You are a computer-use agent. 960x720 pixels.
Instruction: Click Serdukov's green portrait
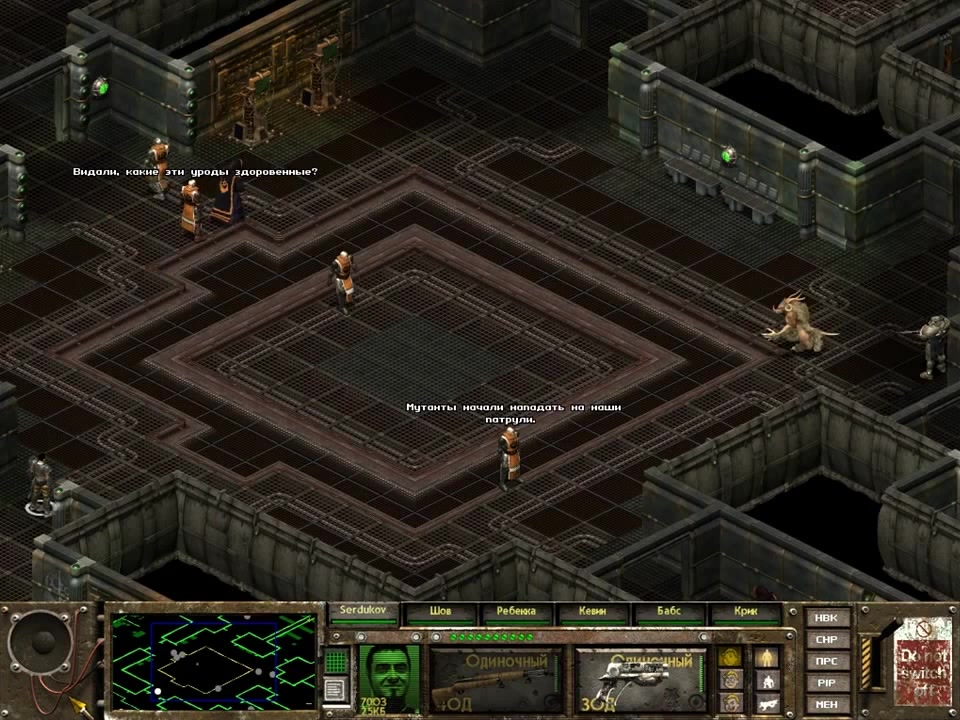coord(389,675)
